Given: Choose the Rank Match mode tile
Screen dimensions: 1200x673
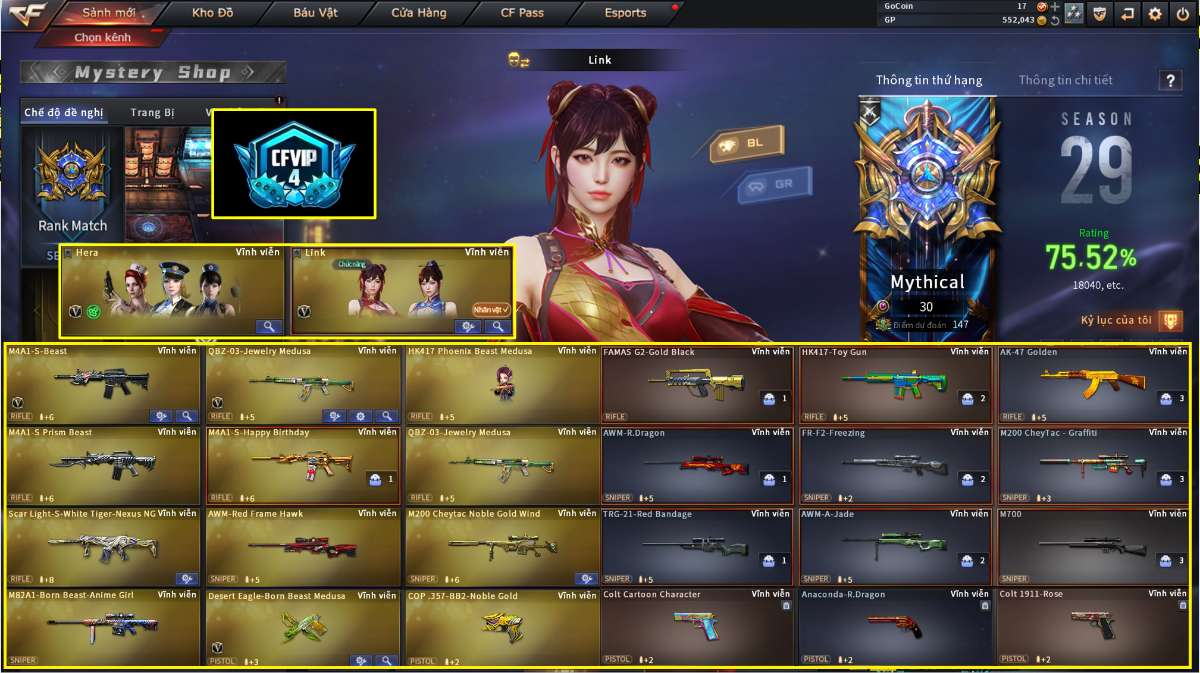Looking at the screenshot, I should [x=72, y=190].
